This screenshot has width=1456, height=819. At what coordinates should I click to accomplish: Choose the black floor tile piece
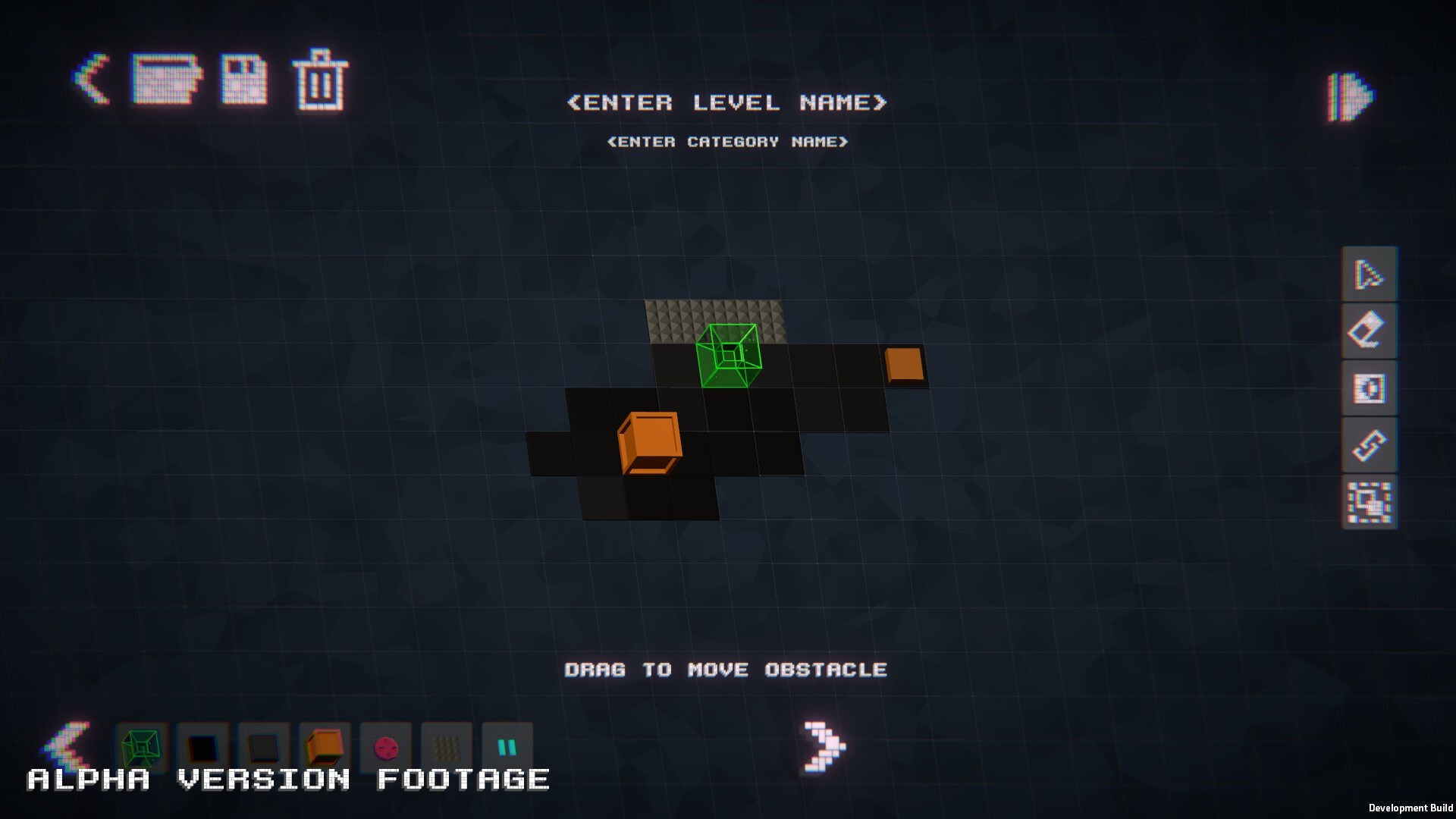(x=202, y=749)
